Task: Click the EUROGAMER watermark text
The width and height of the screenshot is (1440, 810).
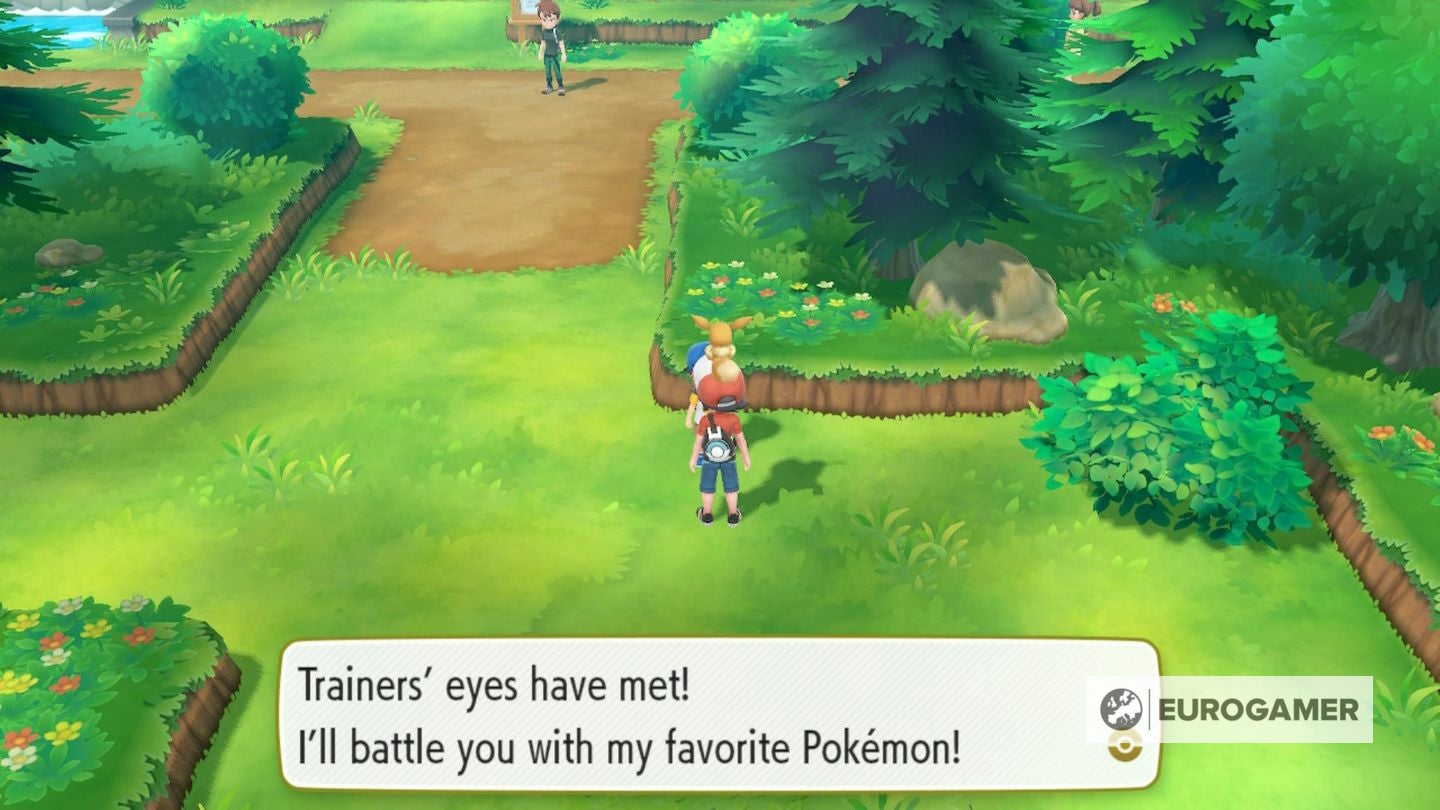Action: pos(1260,710)
